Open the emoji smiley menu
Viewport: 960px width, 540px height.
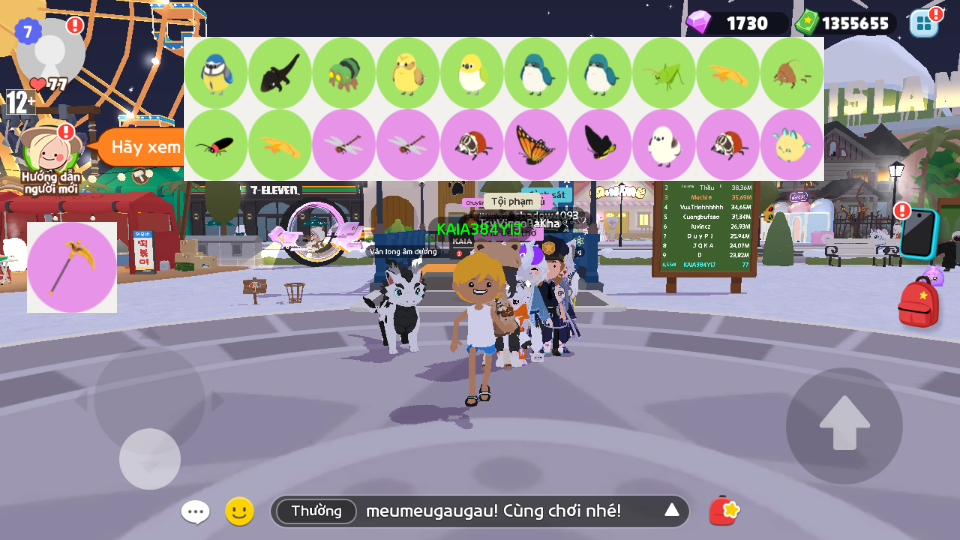click(x=239, y=512)
